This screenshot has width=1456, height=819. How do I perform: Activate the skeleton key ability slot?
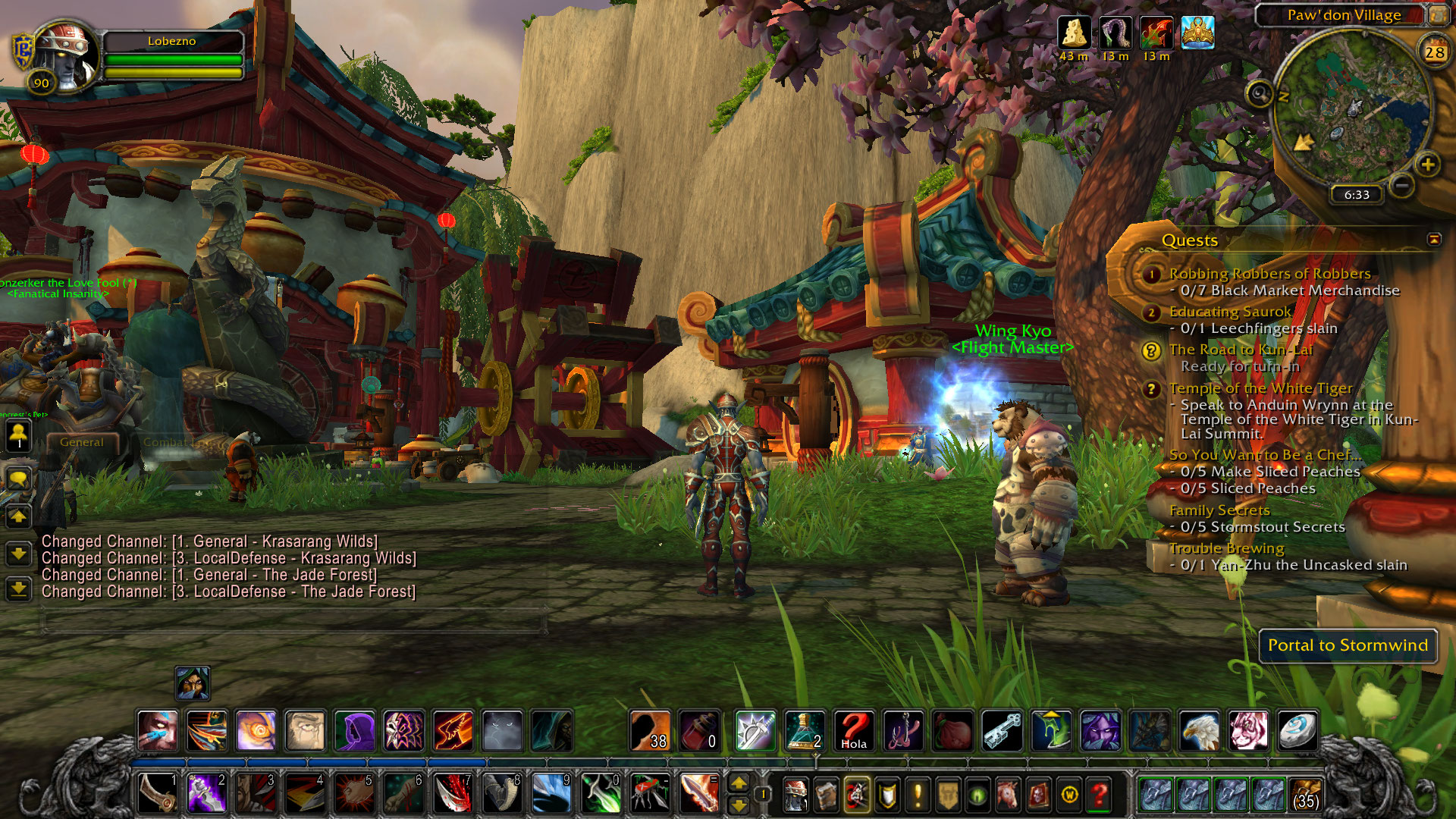click(1002, 731)
